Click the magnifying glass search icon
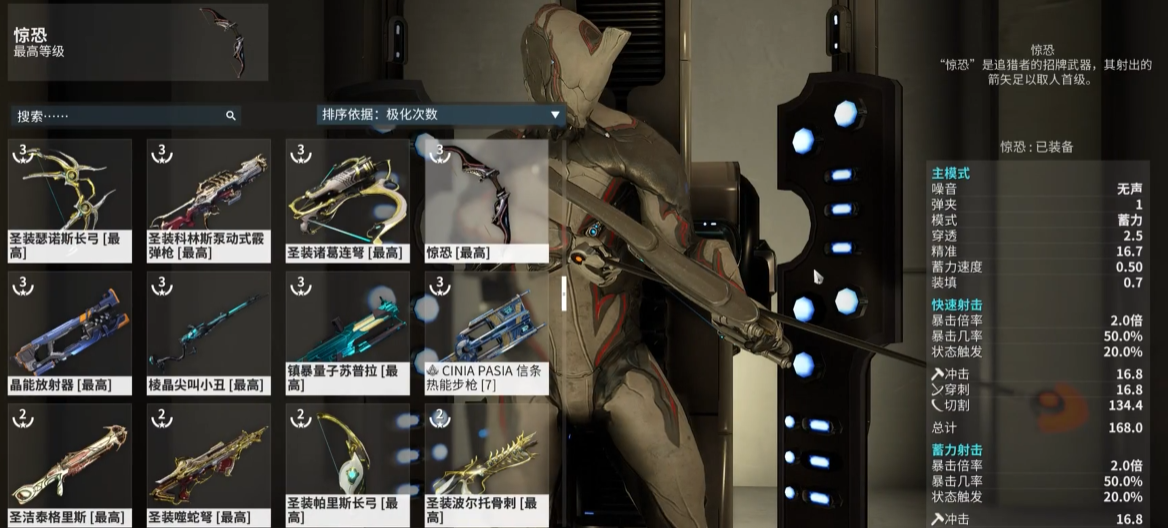This screenshot has width=1168, height=528. (230, 116)
